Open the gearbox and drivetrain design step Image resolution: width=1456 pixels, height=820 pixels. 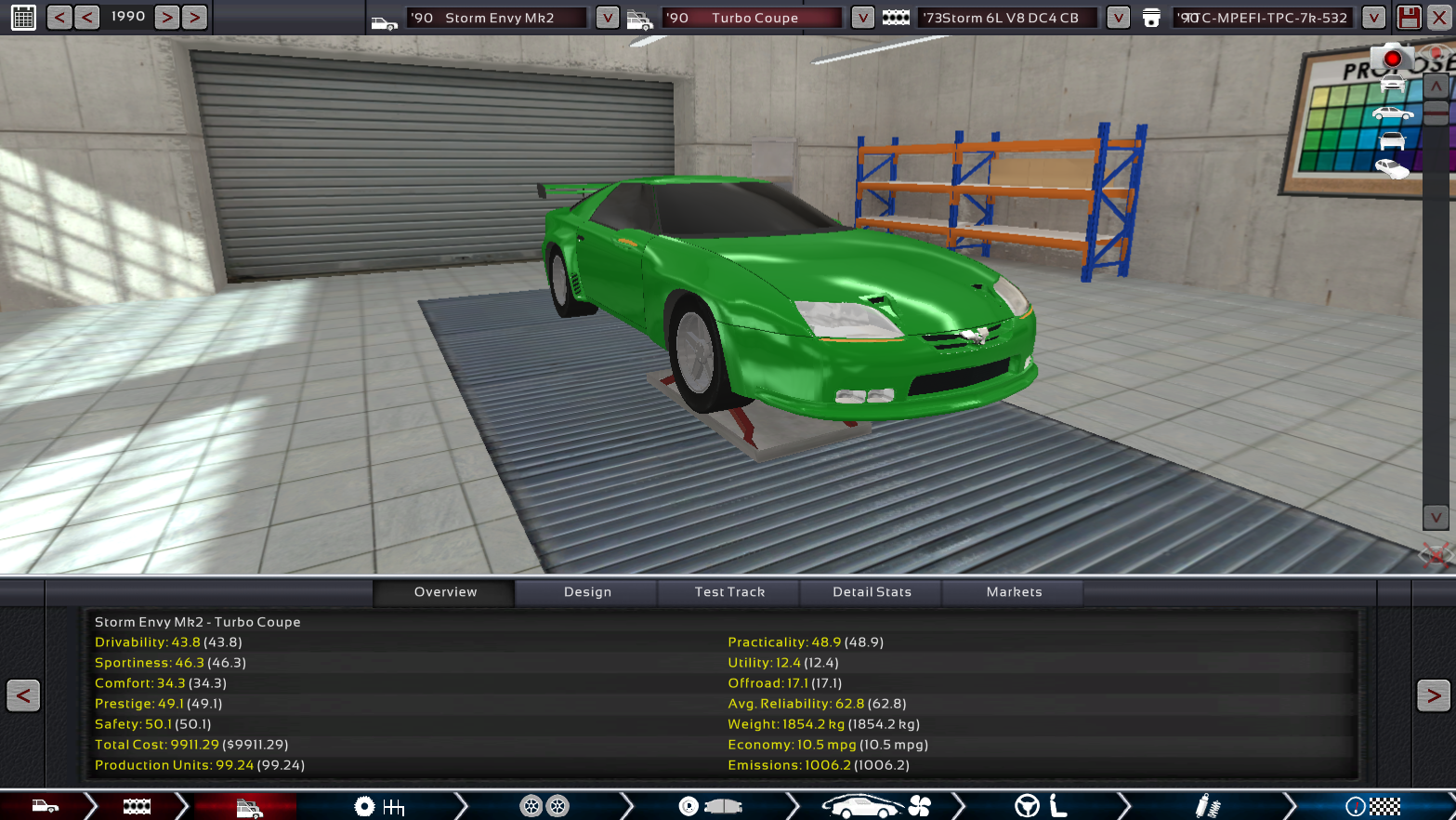pos(379,806)
